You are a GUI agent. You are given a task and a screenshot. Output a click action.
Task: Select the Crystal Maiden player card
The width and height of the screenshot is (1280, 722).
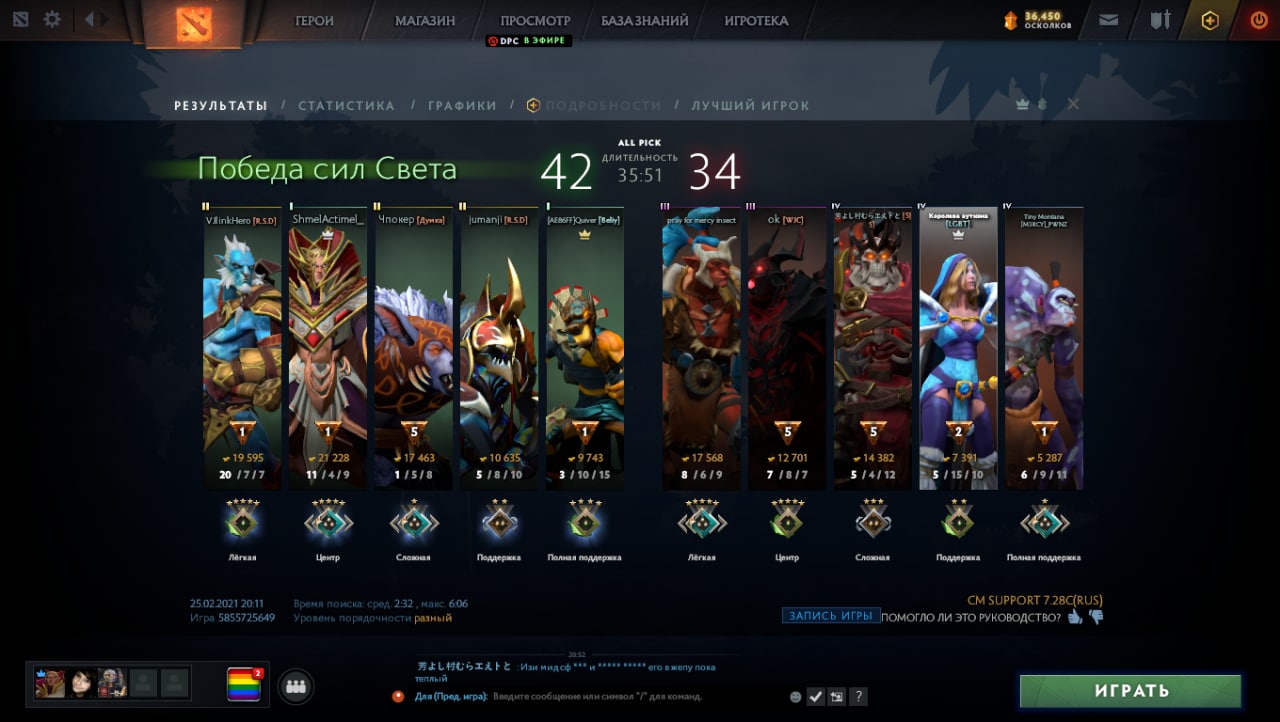point(958,350)
